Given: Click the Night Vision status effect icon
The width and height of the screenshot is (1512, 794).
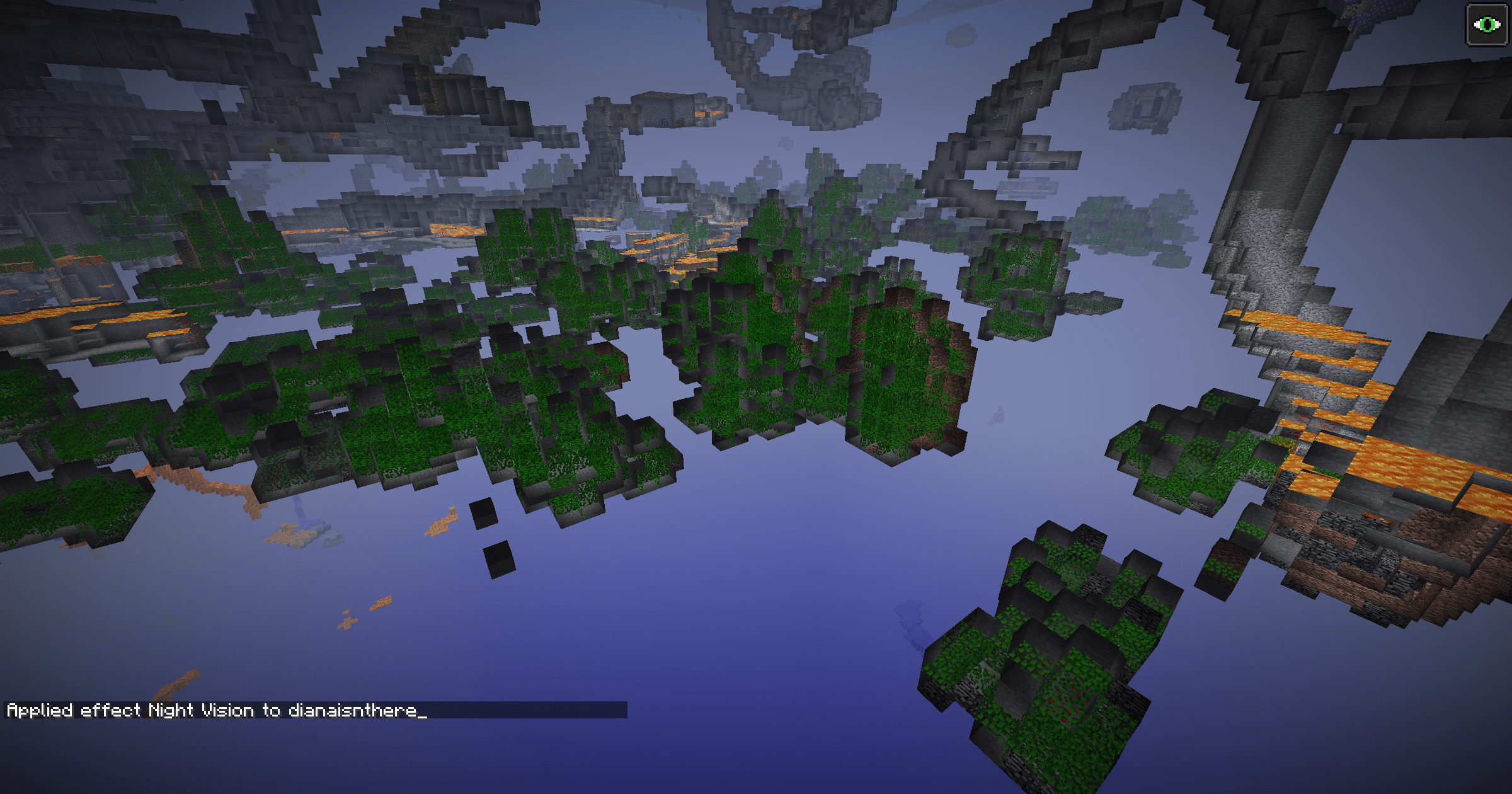Looking at the screenshot, I should (1487, 25).
